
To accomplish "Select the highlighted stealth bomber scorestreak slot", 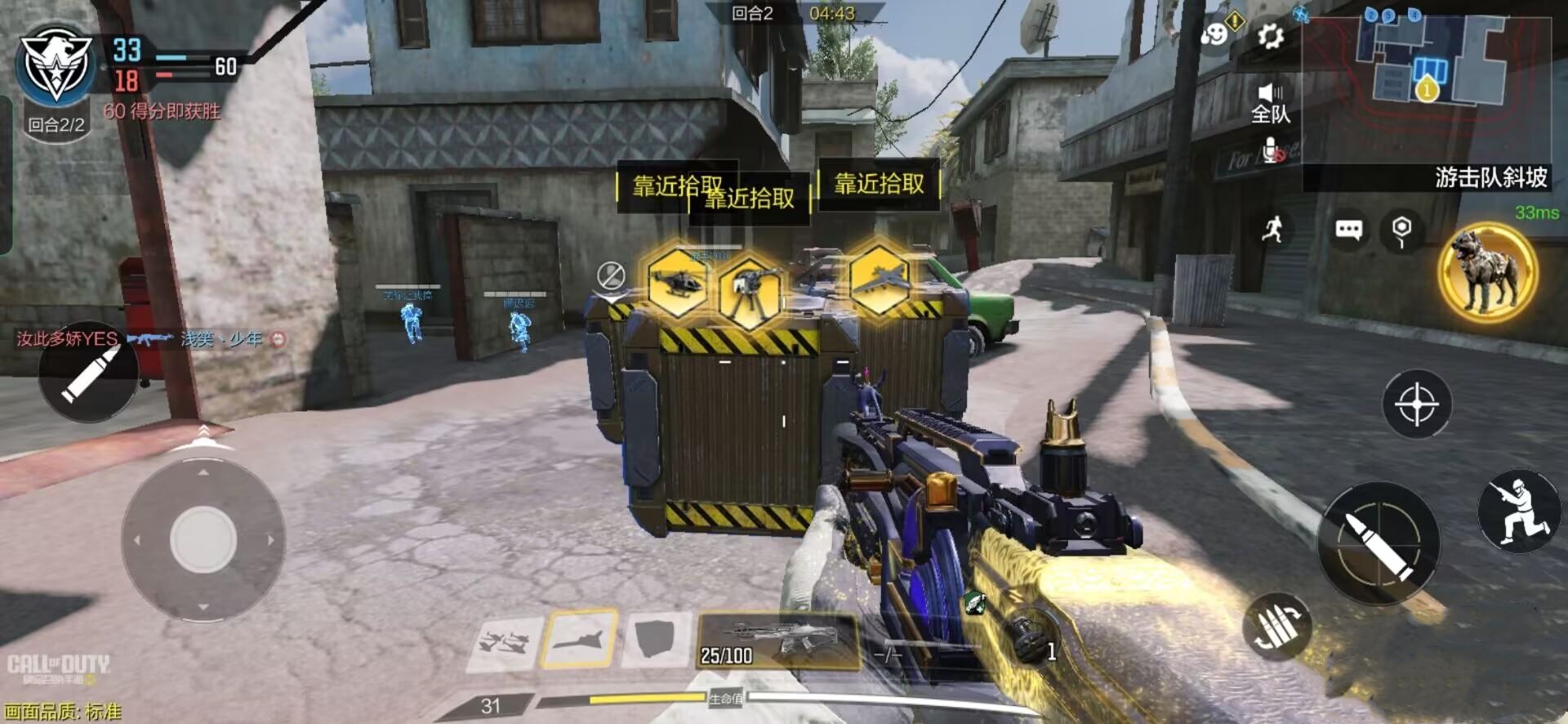I will pyautogui.click(x=580, y=638).
